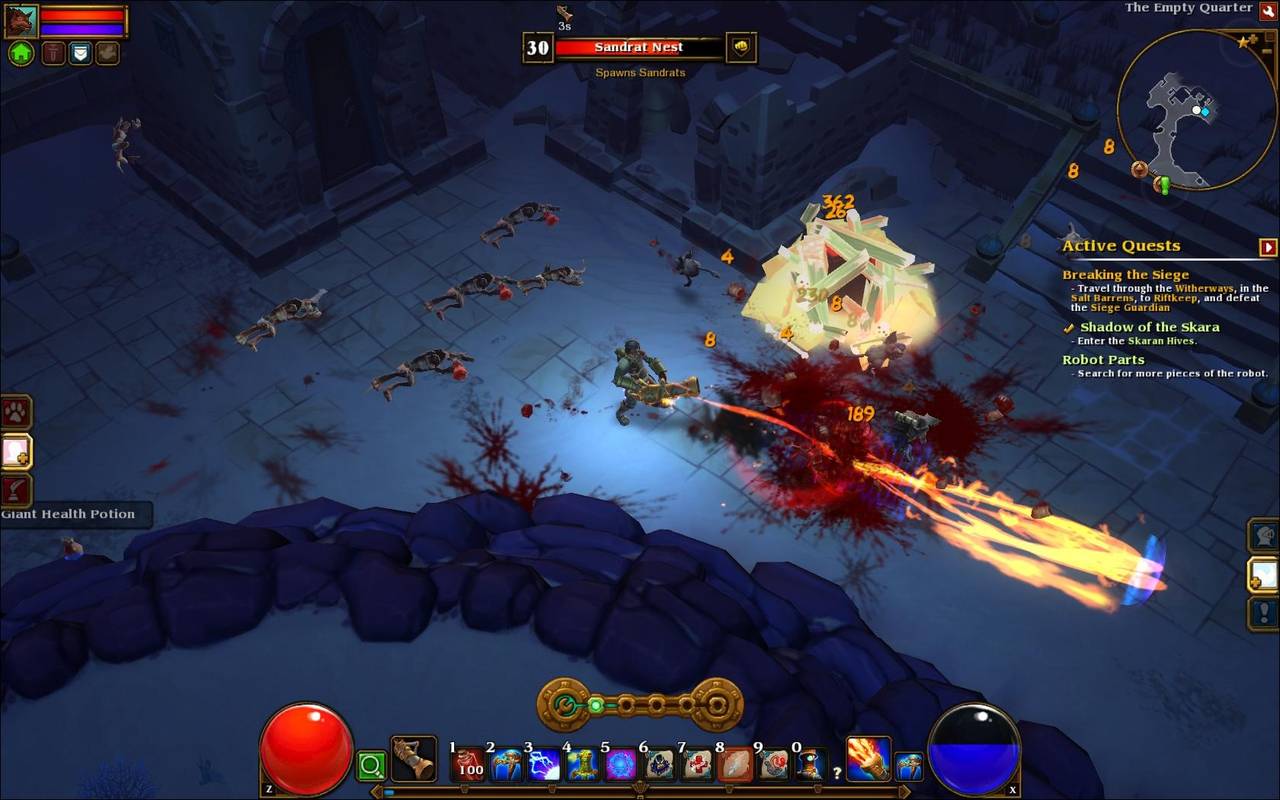Use the red cross scroll in slot 7
The width and height of the screenshot is (1280, 800).
[x=697, y=765]
